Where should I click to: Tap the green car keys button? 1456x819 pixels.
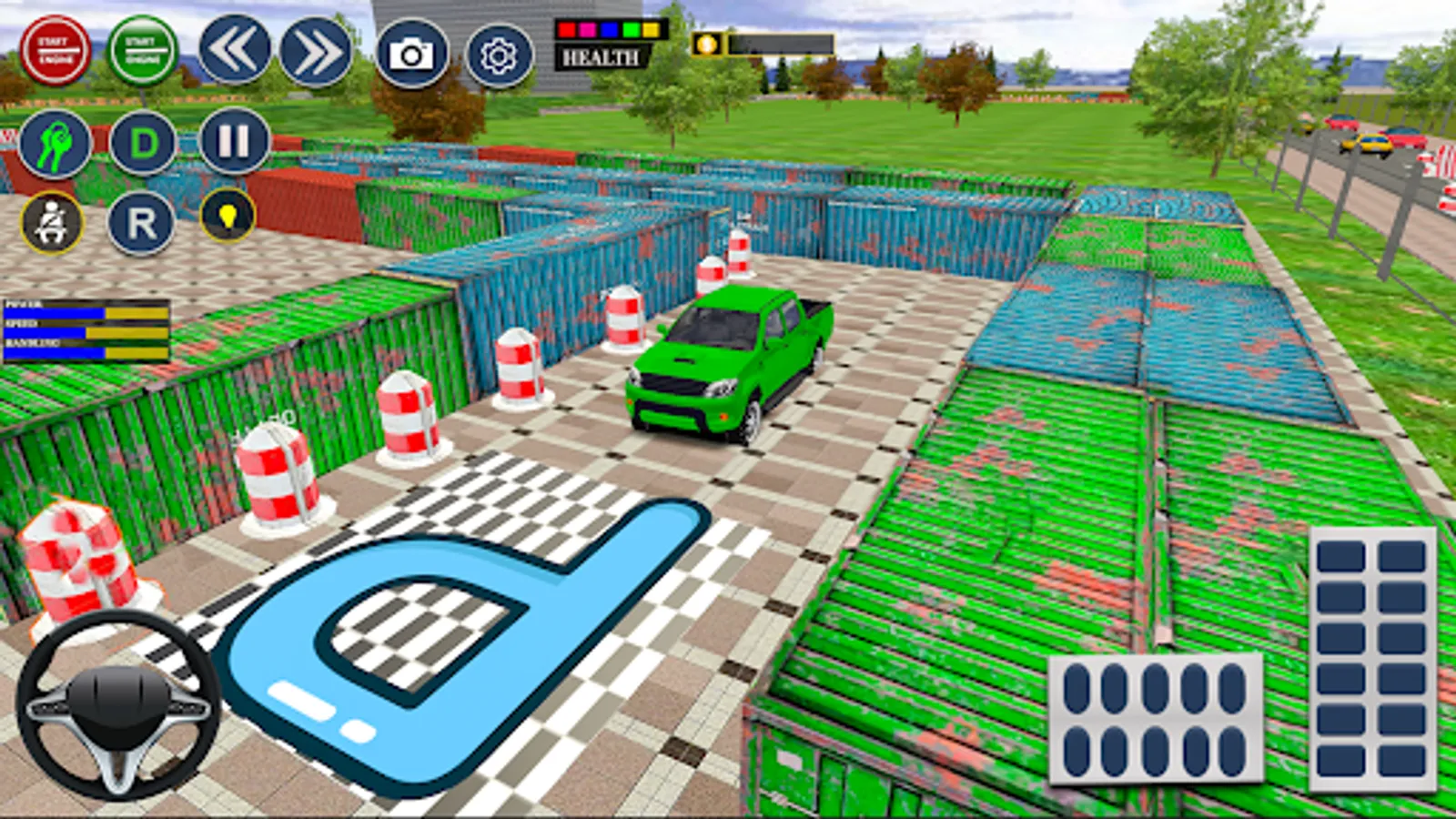click(55, 144)
